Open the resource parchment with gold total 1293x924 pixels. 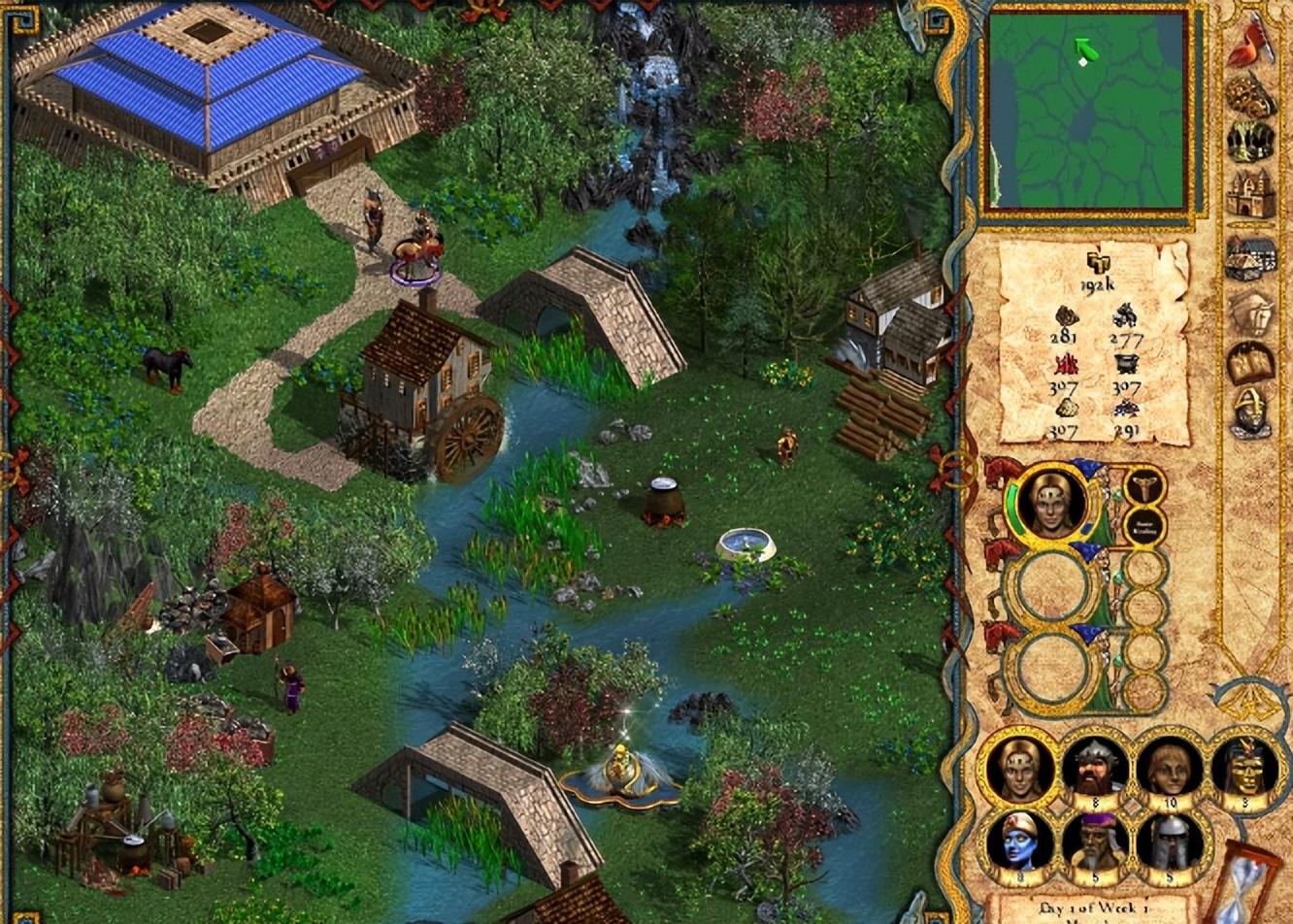1093,342
